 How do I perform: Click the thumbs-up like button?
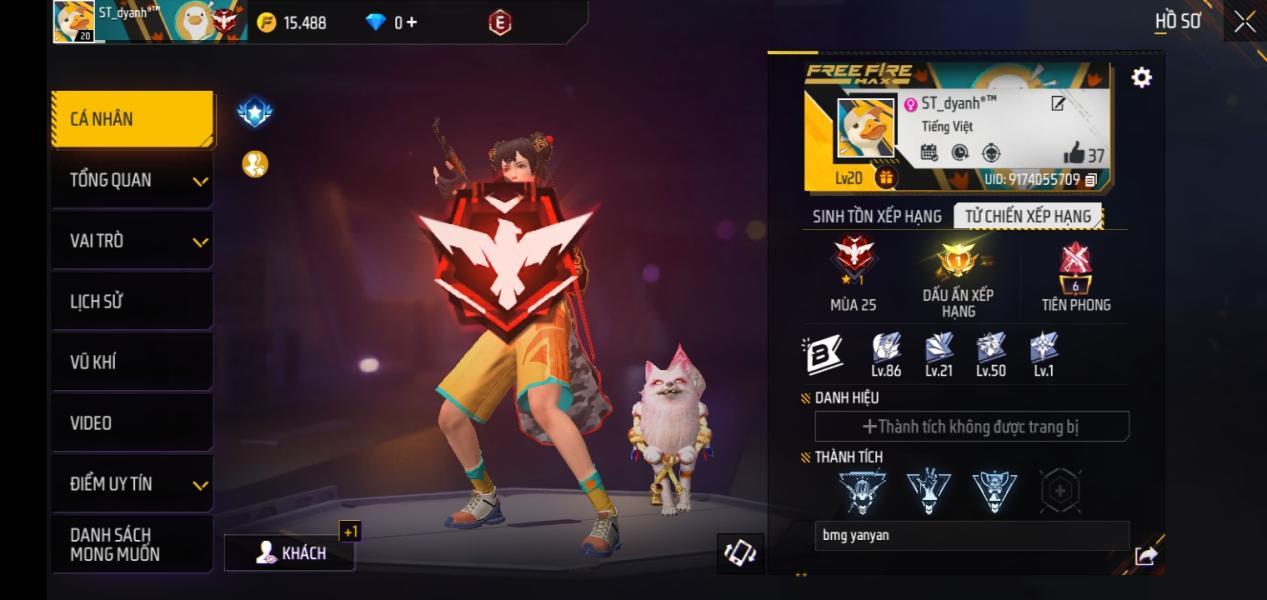pyautogui.click(x=1075, y=153)
